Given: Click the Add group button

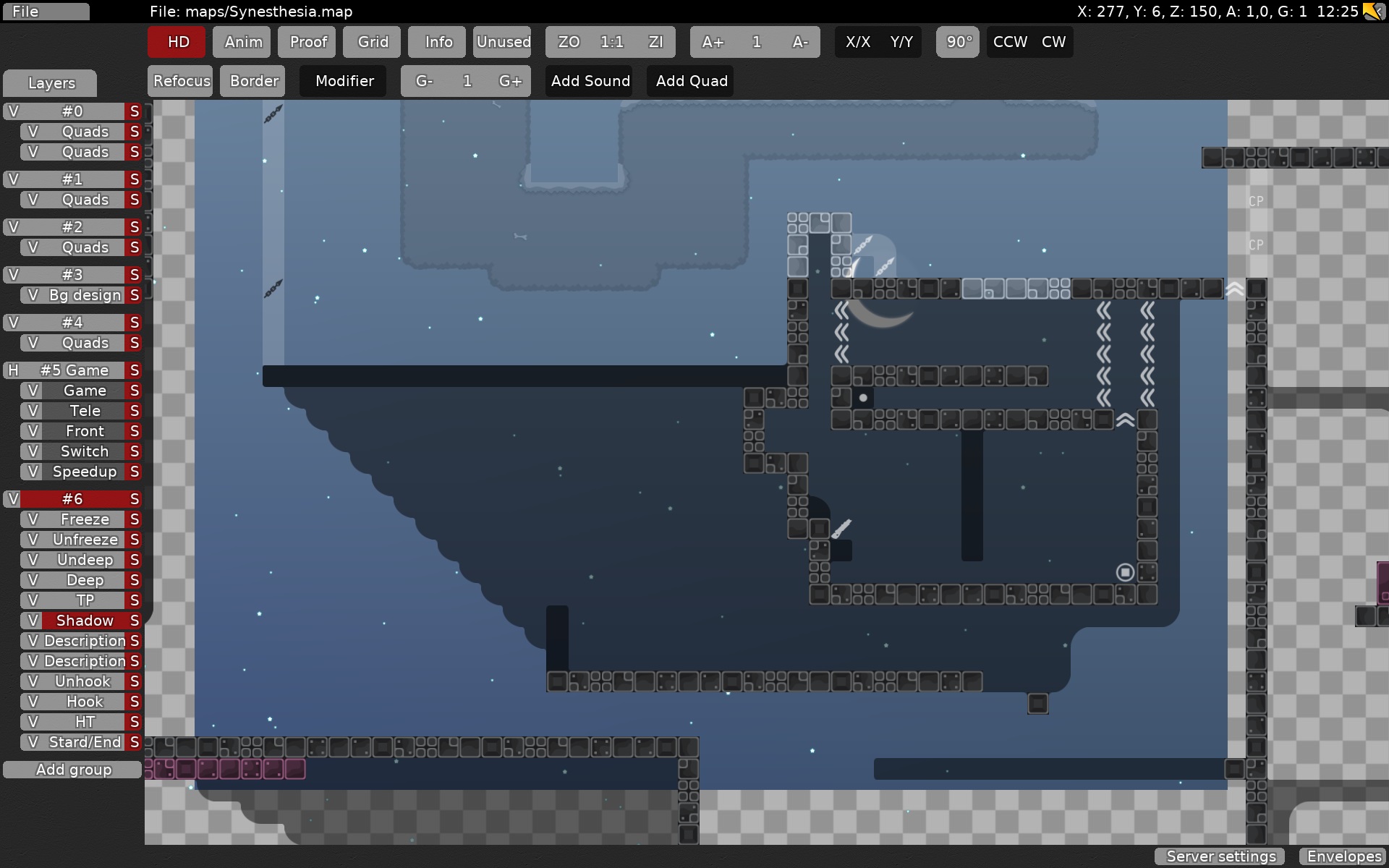Looking at the screenshot, I should pyautogui.click(x=72, y=770).
